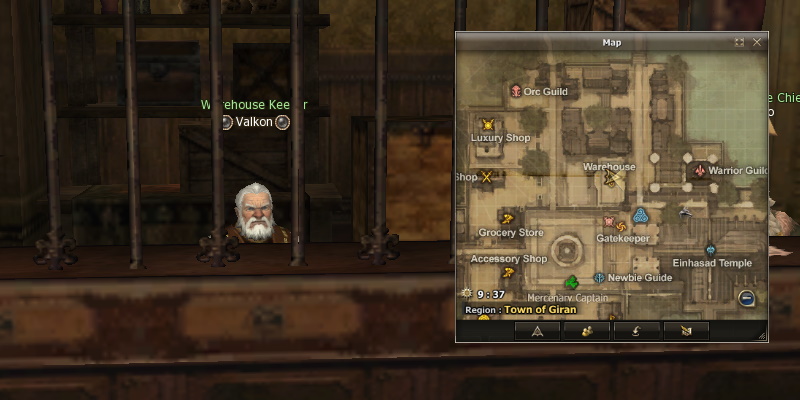Zoom out the map with minus button

pos(746,298)
